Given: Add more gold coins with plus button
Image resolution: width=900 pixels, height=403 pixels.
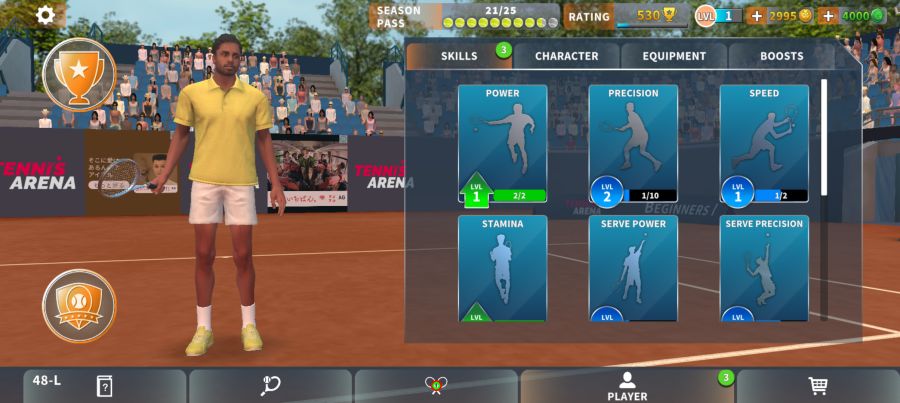Looking at the screenshot, I should point(756,16).
